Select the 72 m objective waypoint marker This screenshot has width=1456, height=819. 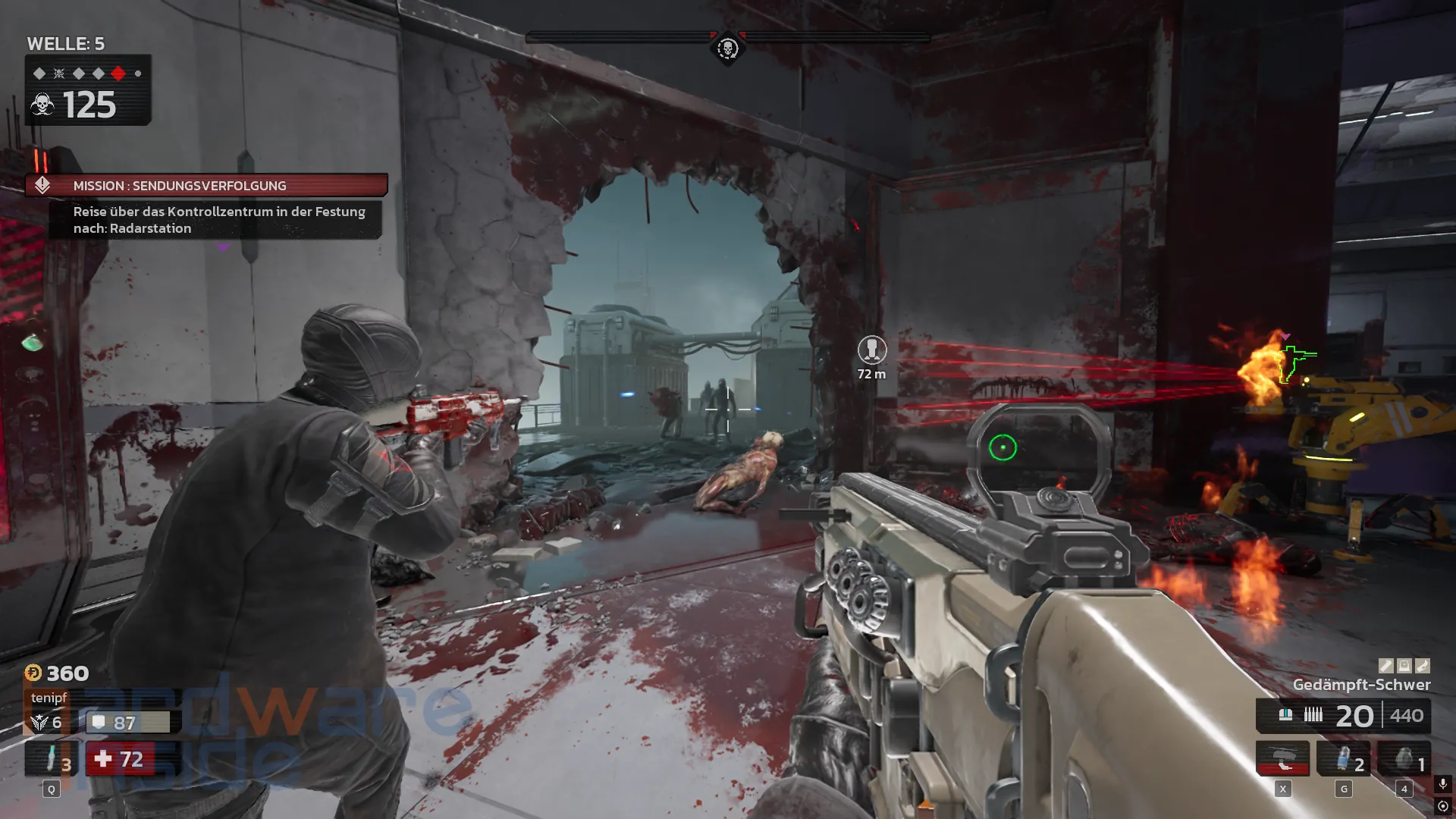point(871,350)
